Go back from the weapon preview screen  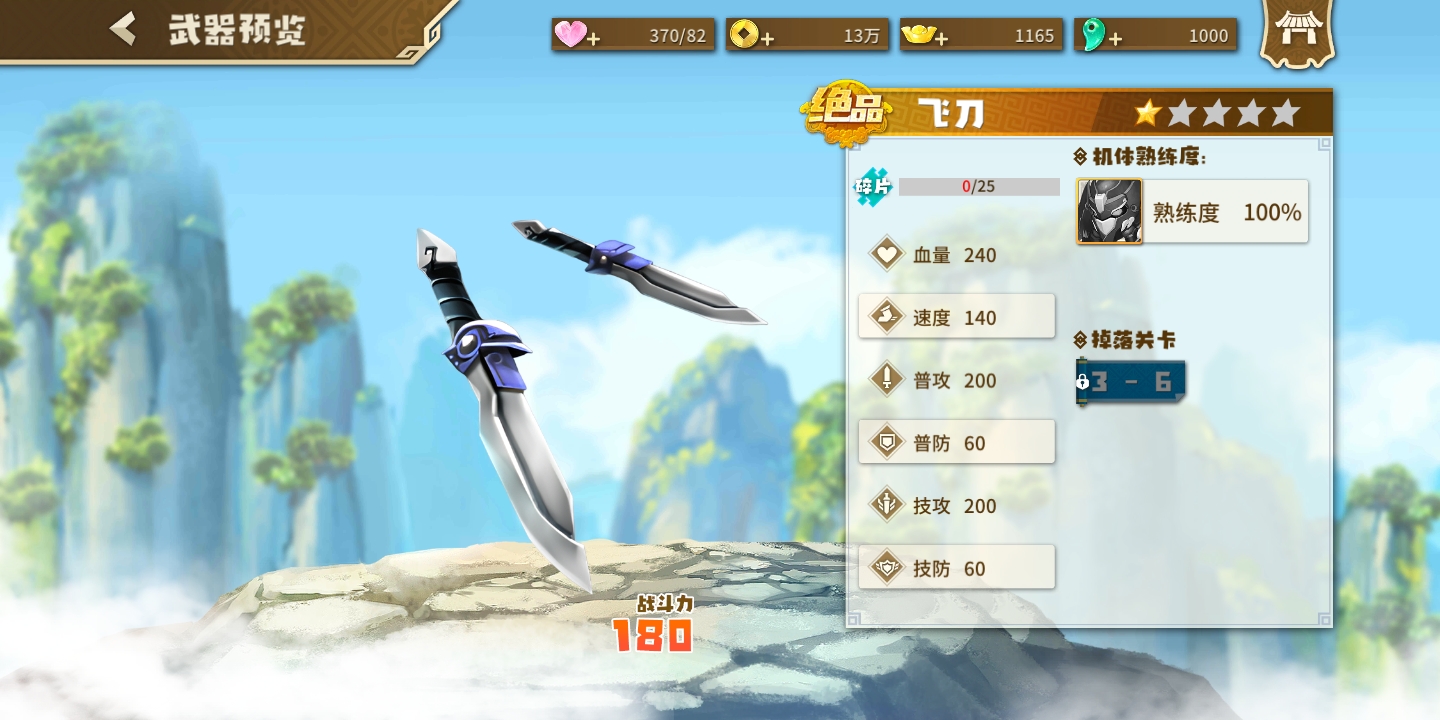[x=123, y=29]
